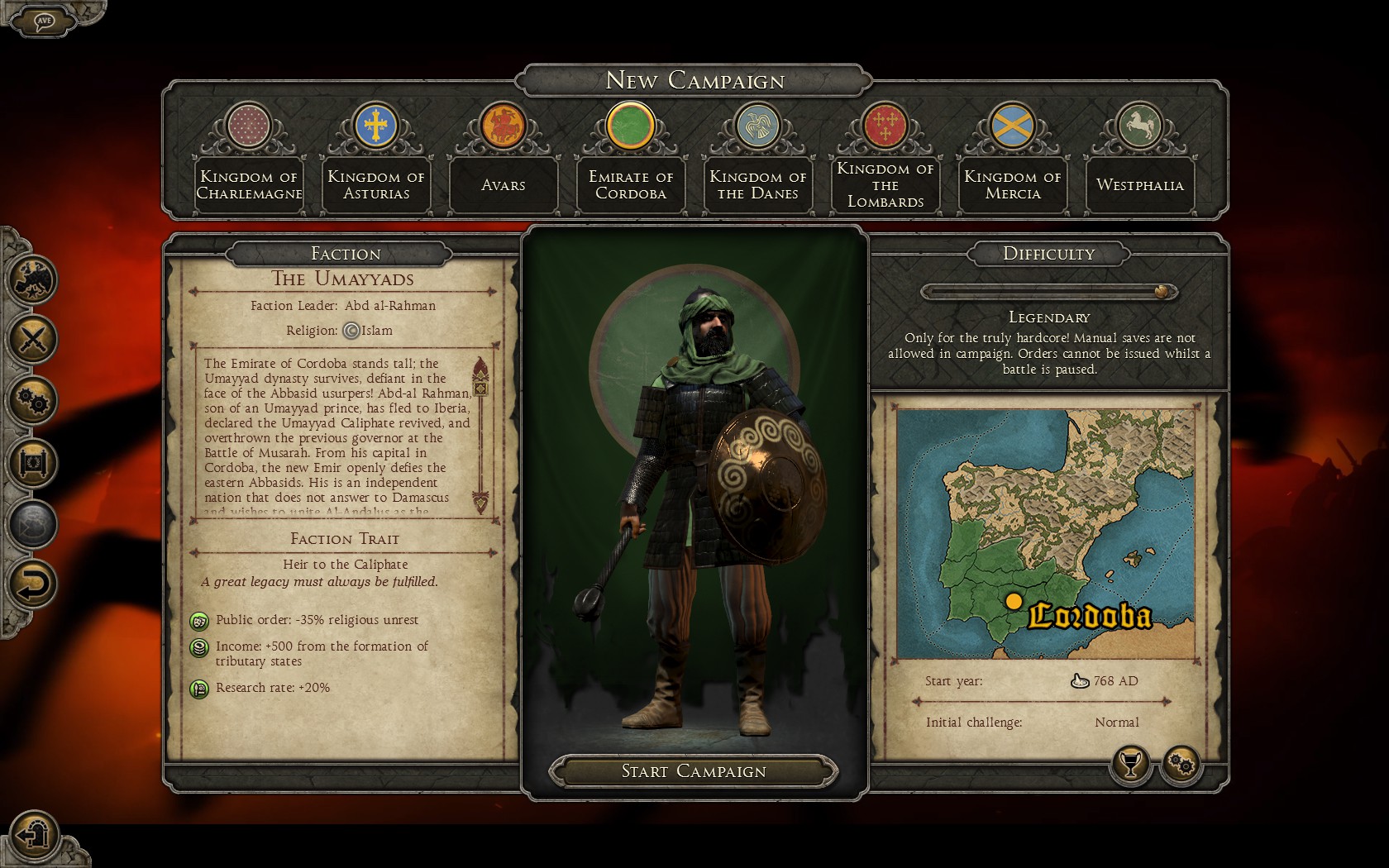Exit via the bottom-left door icon
The image size is (1389, 868).
click(x=35, y=834)
